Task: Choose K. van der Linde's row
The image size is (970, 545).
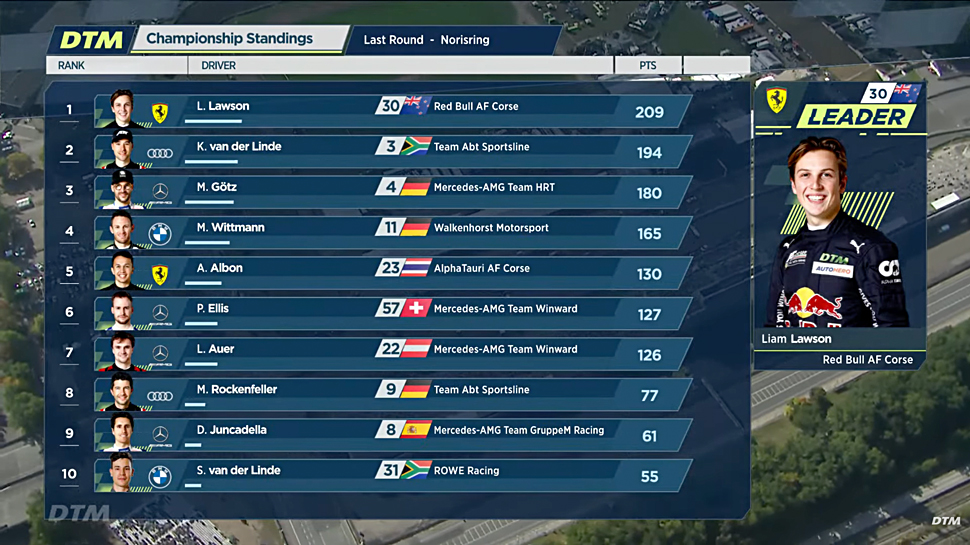Action: 392,151
